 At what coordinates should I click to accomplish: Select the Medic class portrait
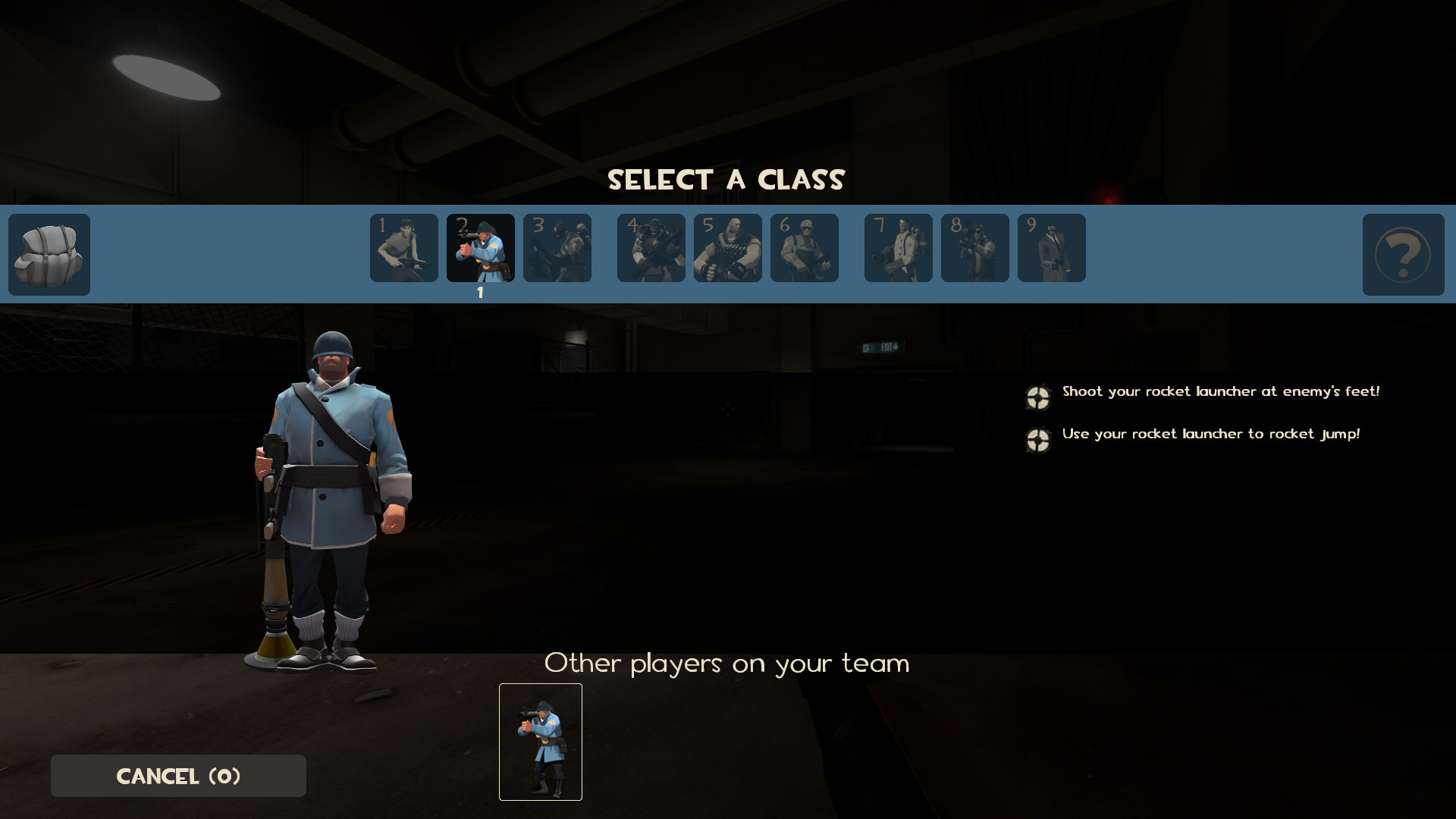[x=899, y=248]
